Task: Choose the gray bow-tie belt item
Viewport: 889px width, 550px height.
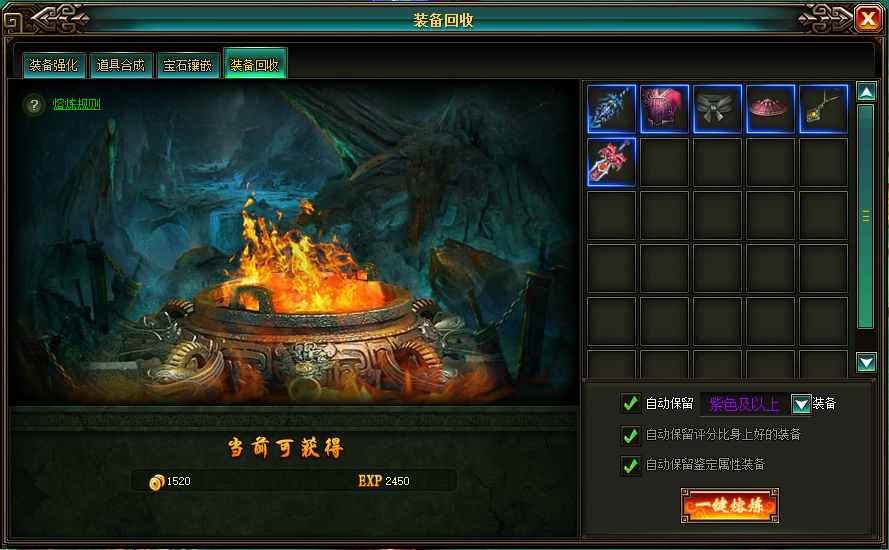Action: click(717, 109)
